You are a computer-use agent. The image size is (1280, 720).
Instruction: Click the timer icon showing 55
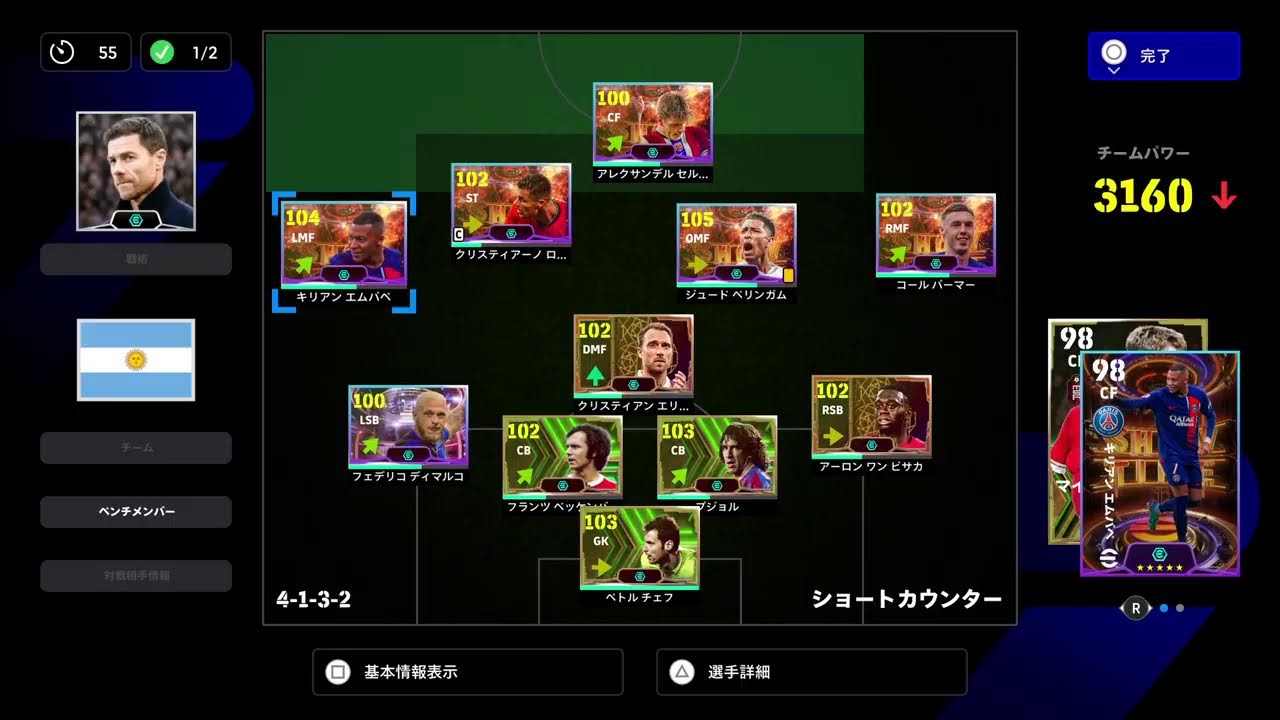[60, 52]
